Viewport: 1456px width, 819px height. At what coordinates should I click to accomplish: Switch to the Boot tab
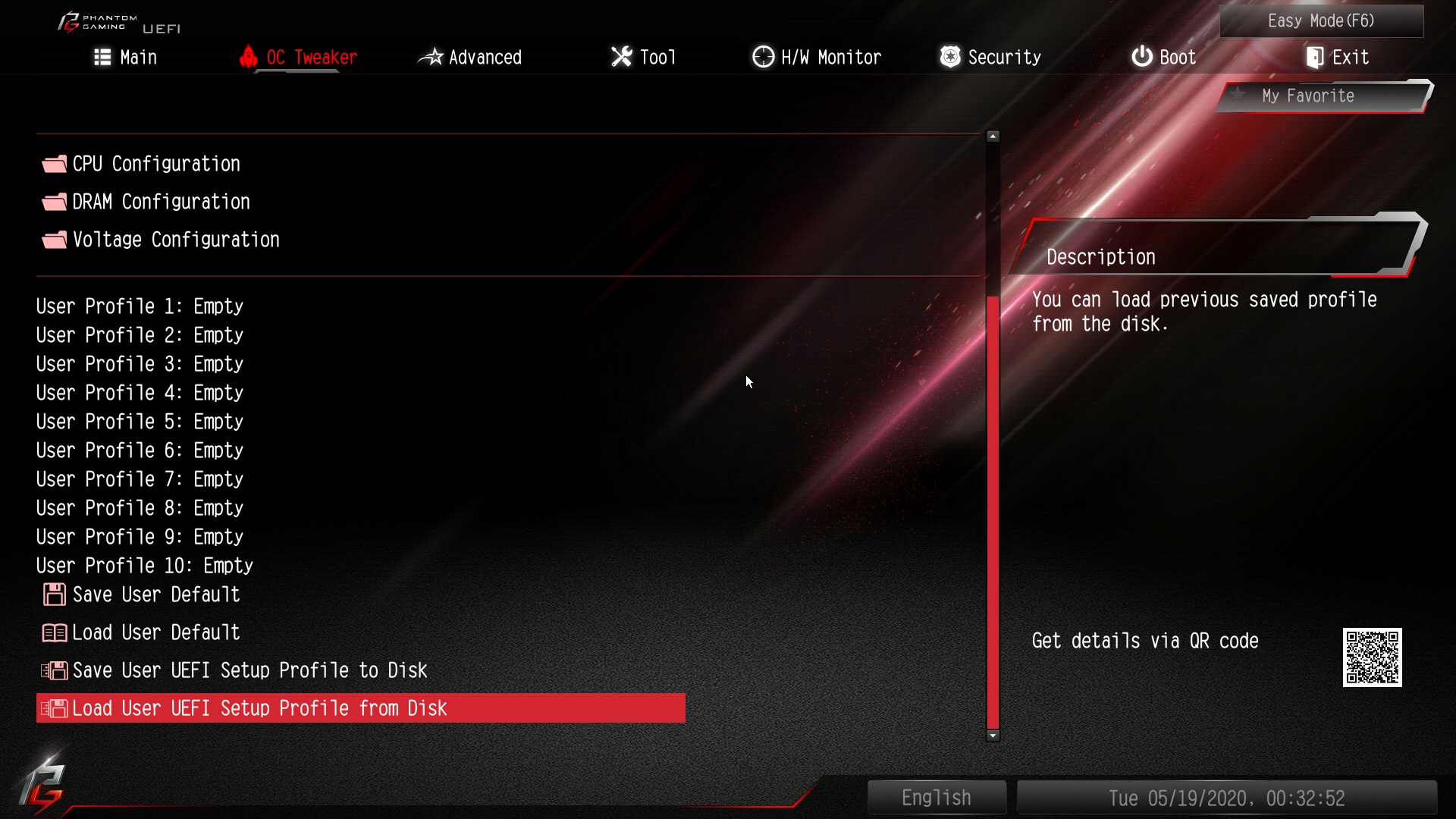click(1163, 58)
